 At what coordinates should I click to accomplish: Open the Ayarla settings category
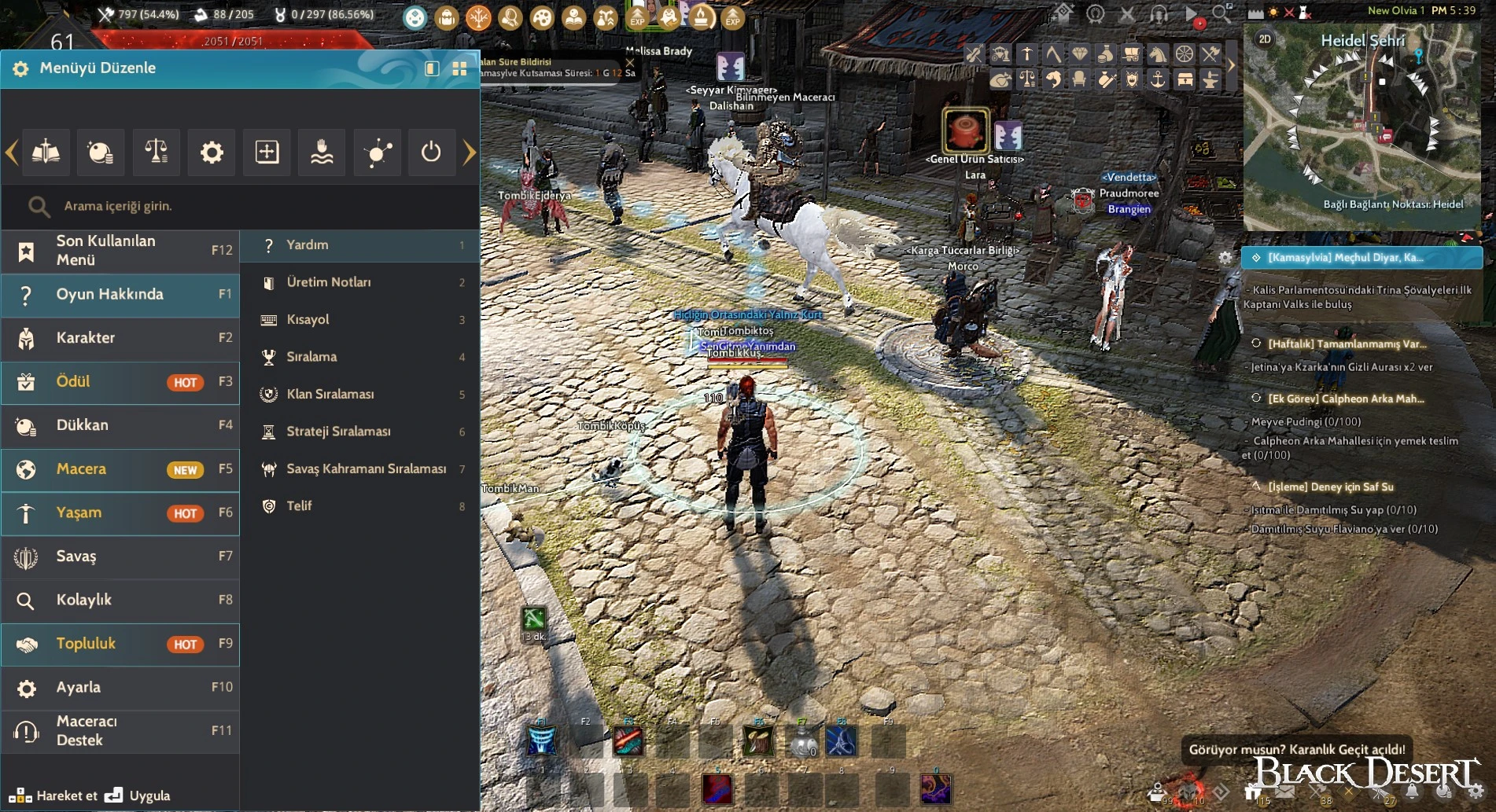120,688
